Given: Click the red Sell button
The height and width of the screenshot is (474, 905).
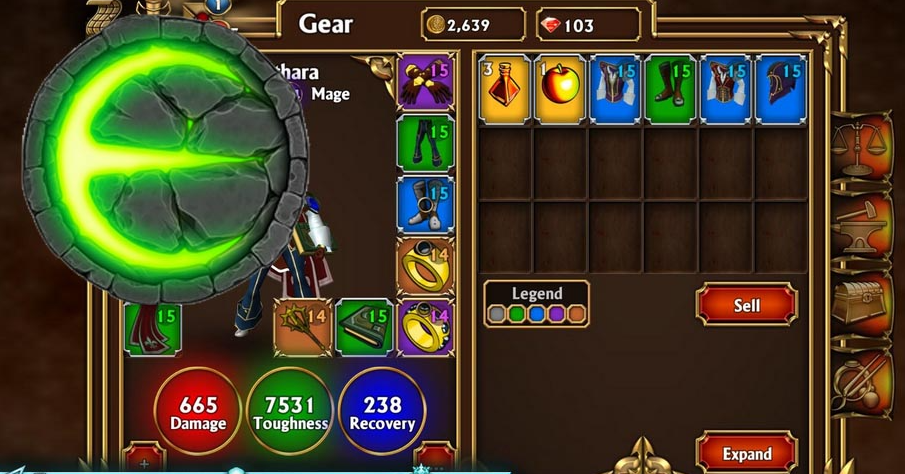Looking at the screenshot, I should coord(746,305).
